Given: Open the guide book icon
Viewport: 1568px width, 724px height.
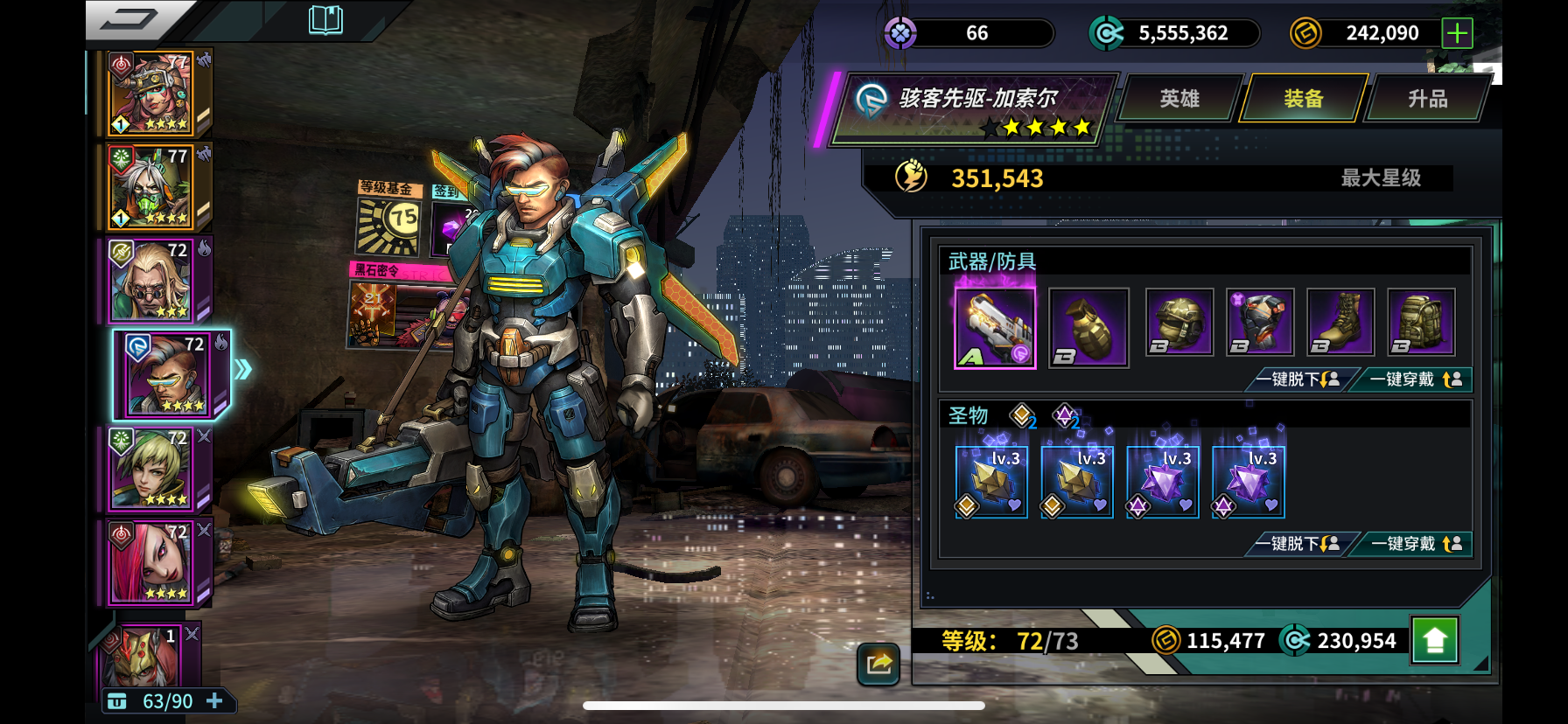Looking at the screenshot, I should tap(325, 19).
